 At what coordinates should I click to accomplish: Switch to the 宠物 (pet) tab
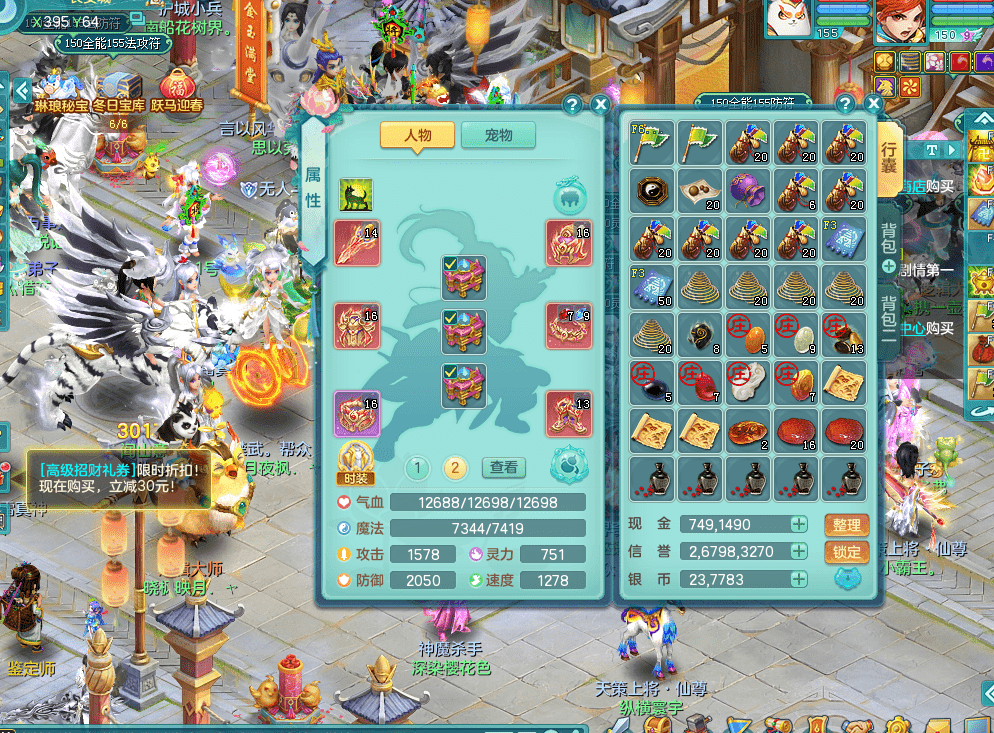498,135
